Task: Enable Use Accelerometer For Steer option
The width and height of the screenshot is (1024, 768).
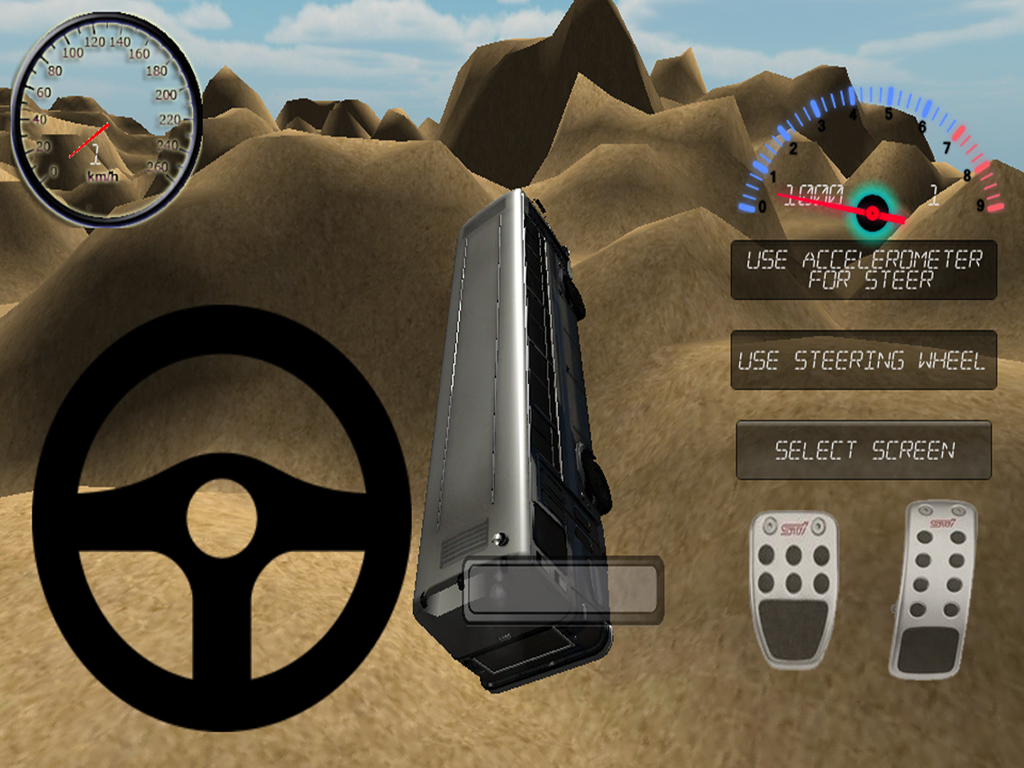Action: pos(864,270)
